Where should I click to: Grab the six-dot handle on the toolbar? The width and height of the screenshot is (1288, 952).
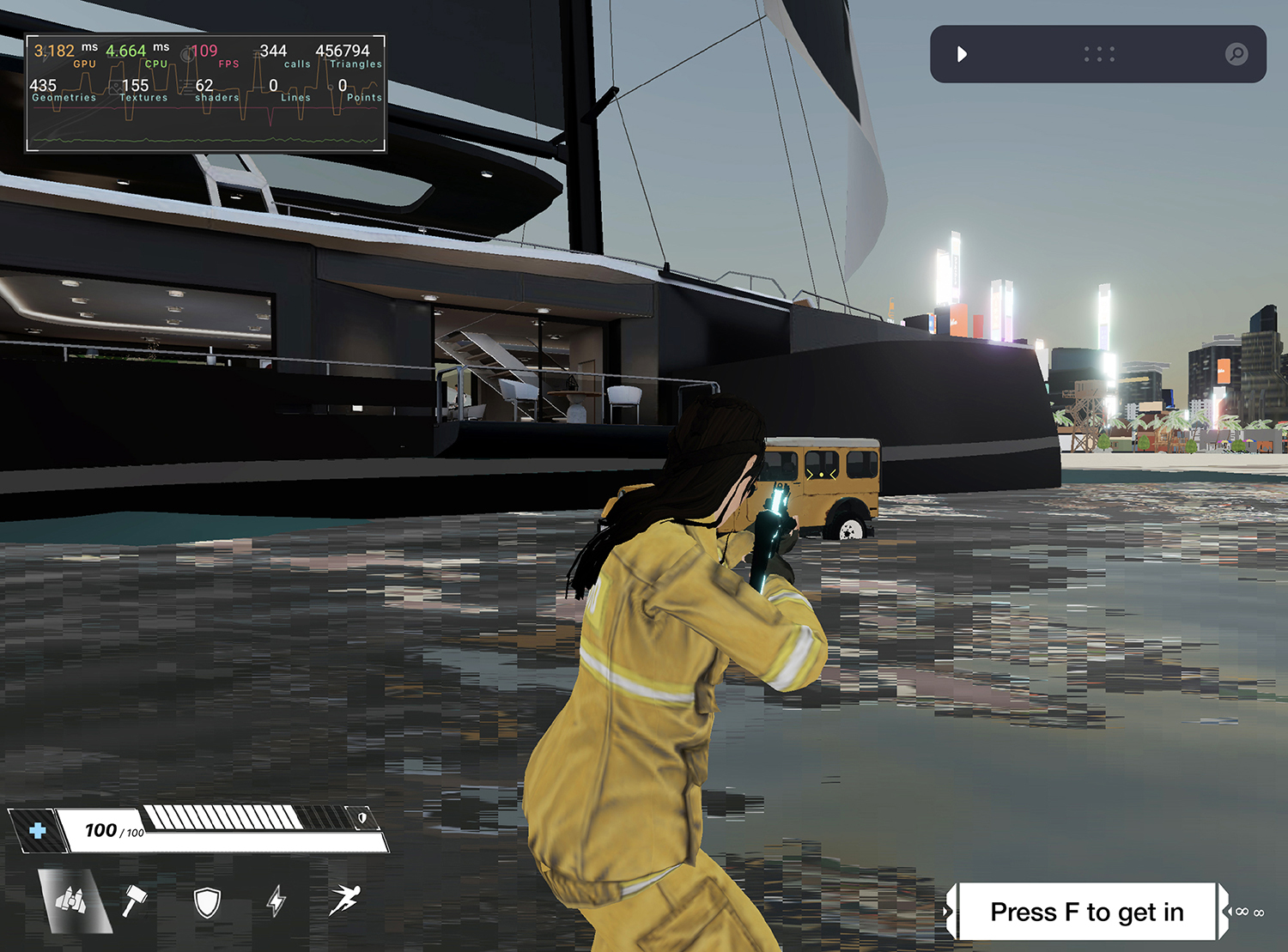1099,54
